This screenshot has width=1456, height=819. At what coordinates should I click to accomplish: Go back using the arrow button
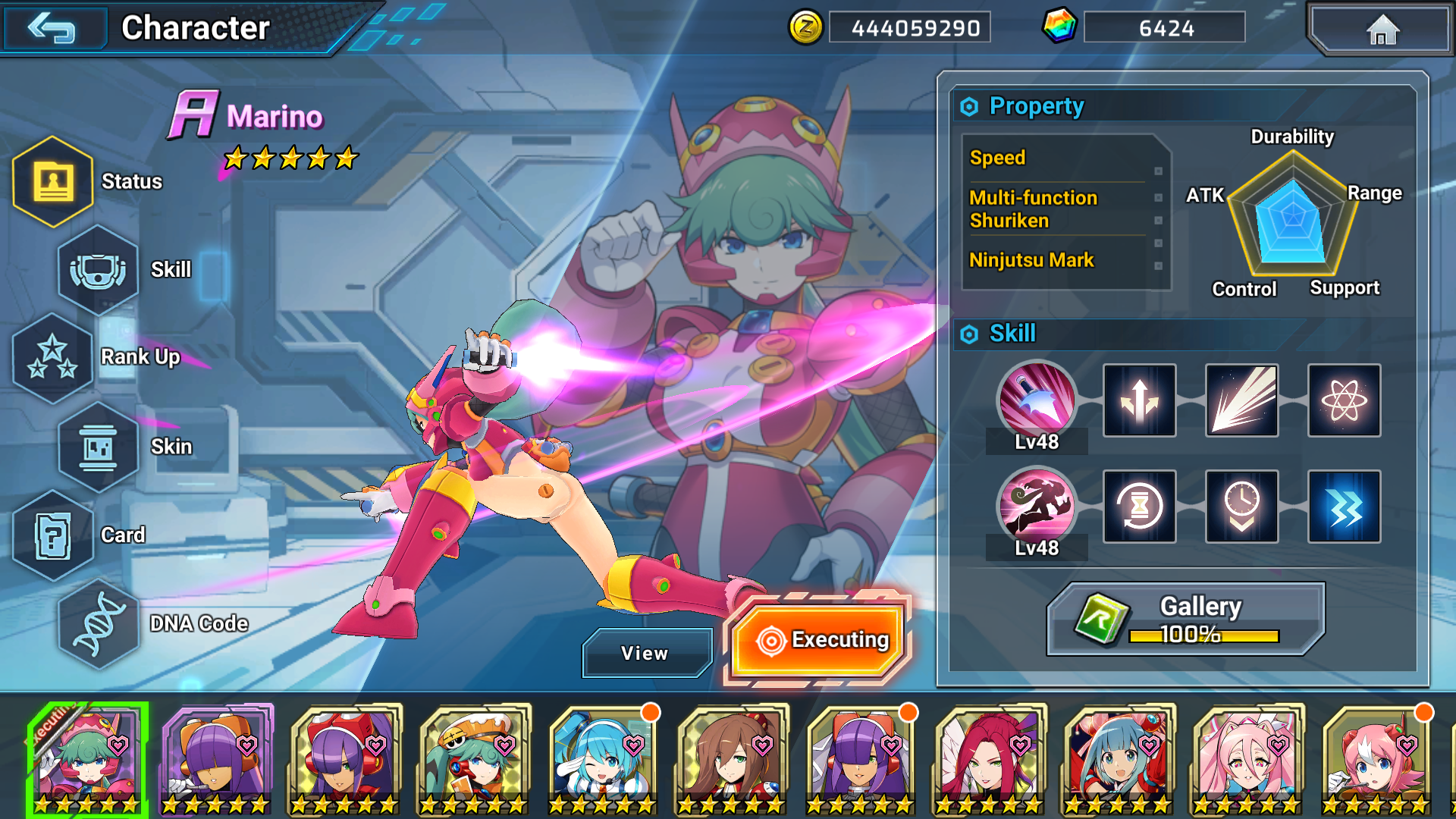[53, 28]
